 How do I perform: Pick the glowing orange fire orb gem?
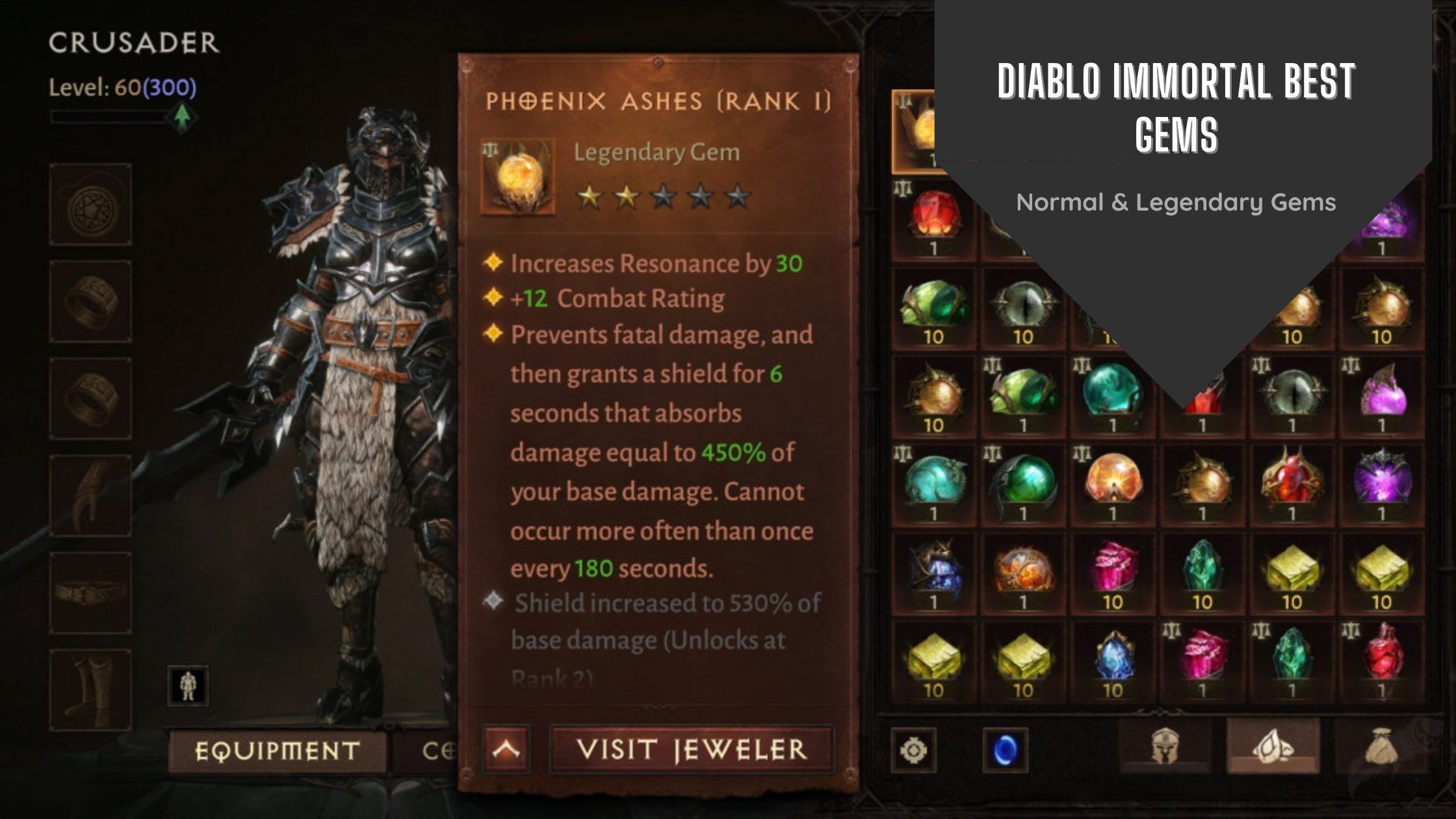pyautogui.click(x=1112, y=485)
